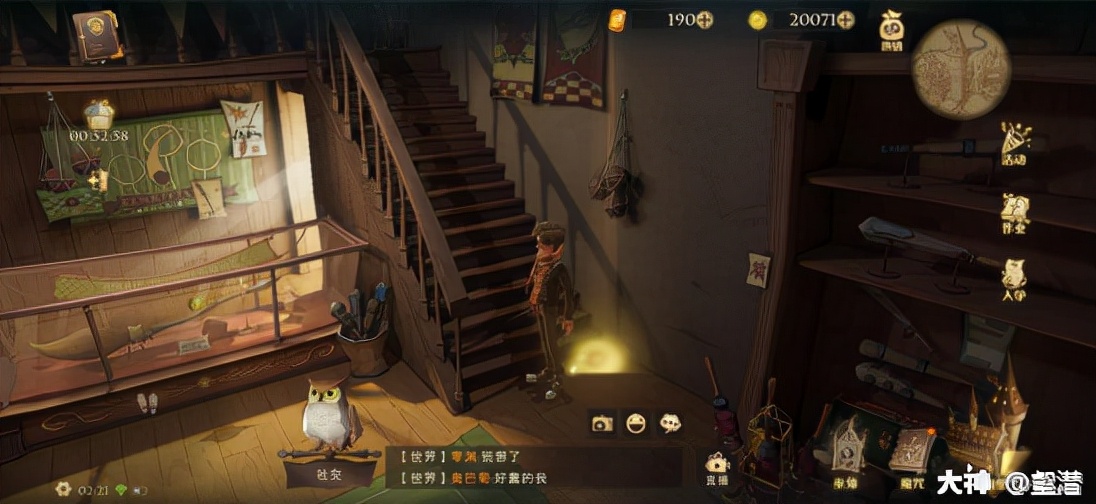Open the gift bag shop icon
Viewport: 1096px width, 504px height.
click(891, 30)
